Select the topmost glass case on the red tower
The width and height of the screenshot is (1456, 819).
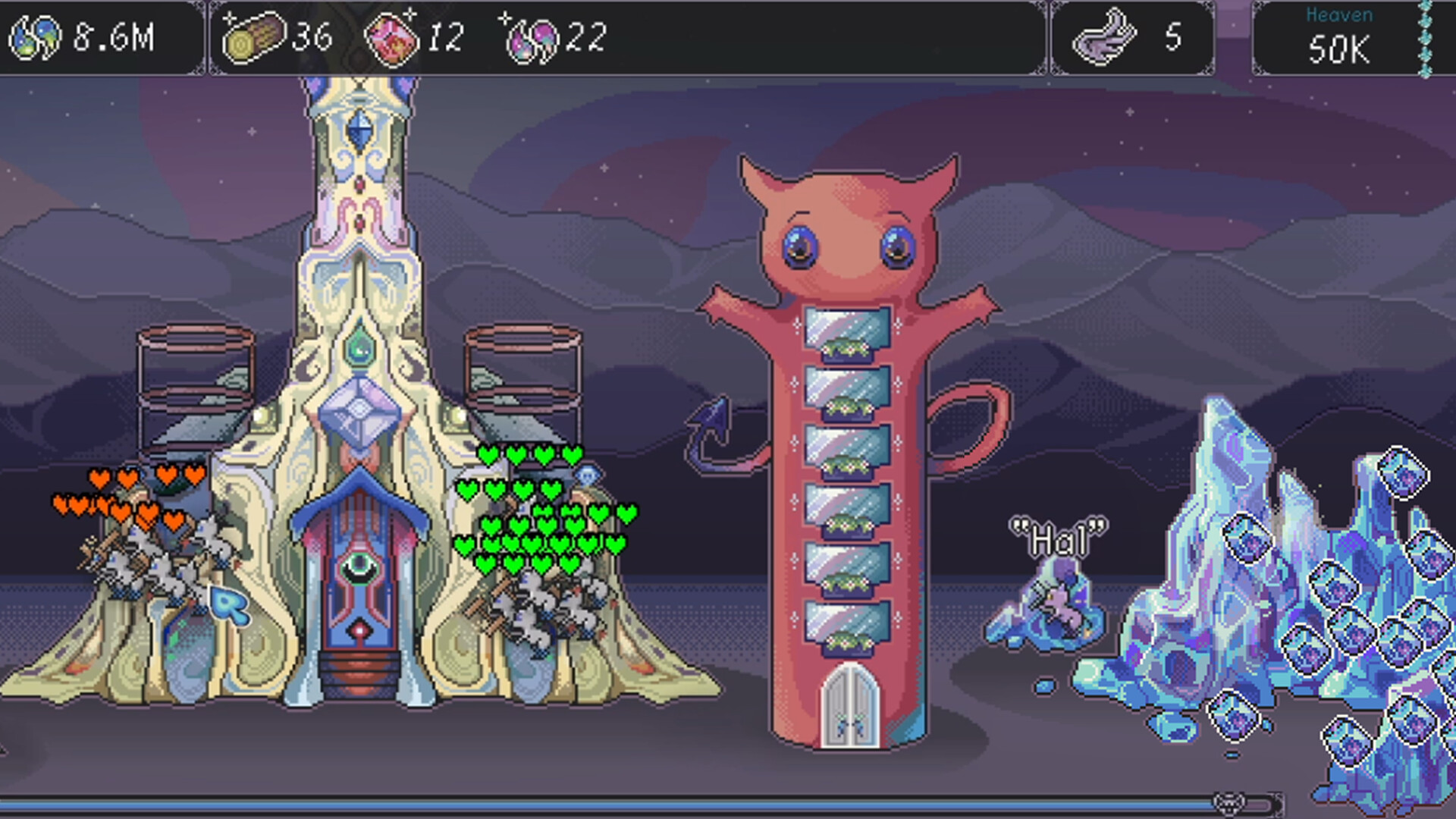(x=846, y=332)
